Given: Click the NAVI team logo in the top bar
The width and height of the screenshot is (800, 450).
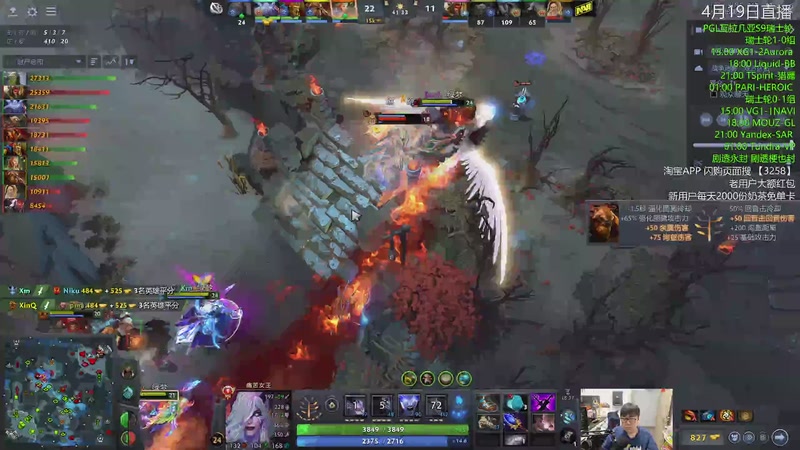Looking at the screenshot, I should click(584, 10).
